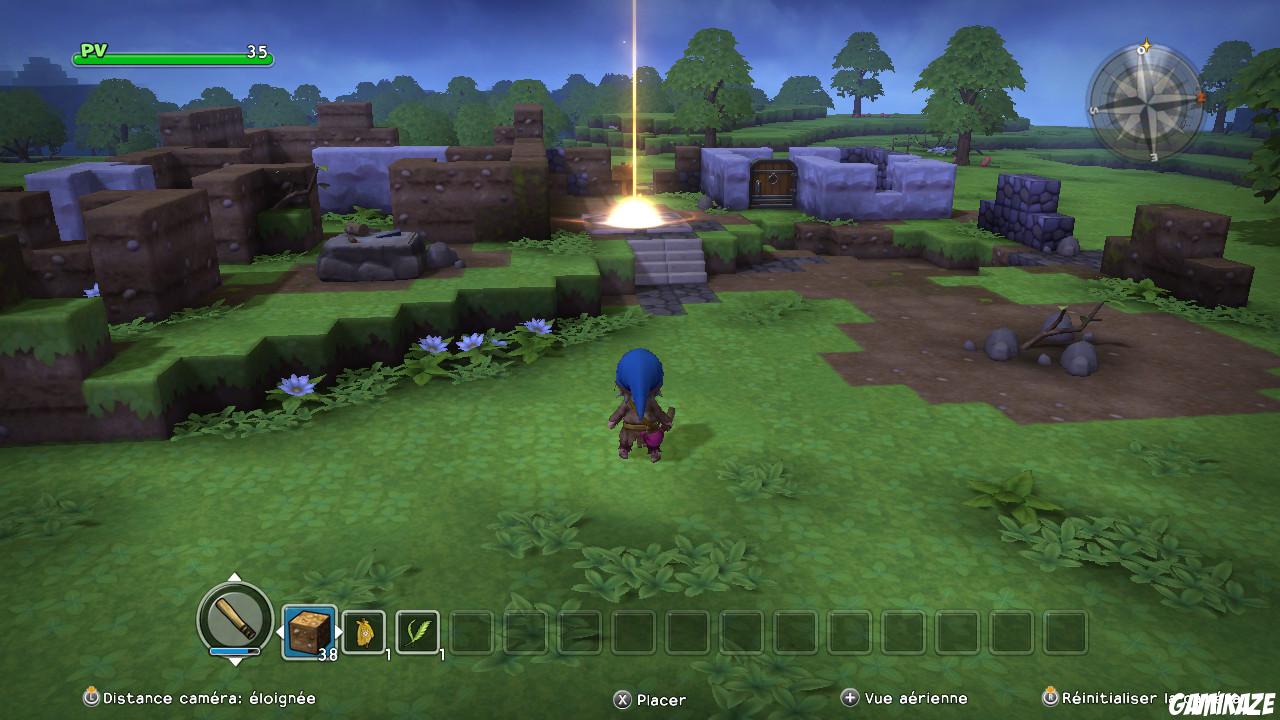Screen dimensions: 1280x720
Task: Expand the hotbar with the up arrow above the club
Action: [x=233, y=578]
